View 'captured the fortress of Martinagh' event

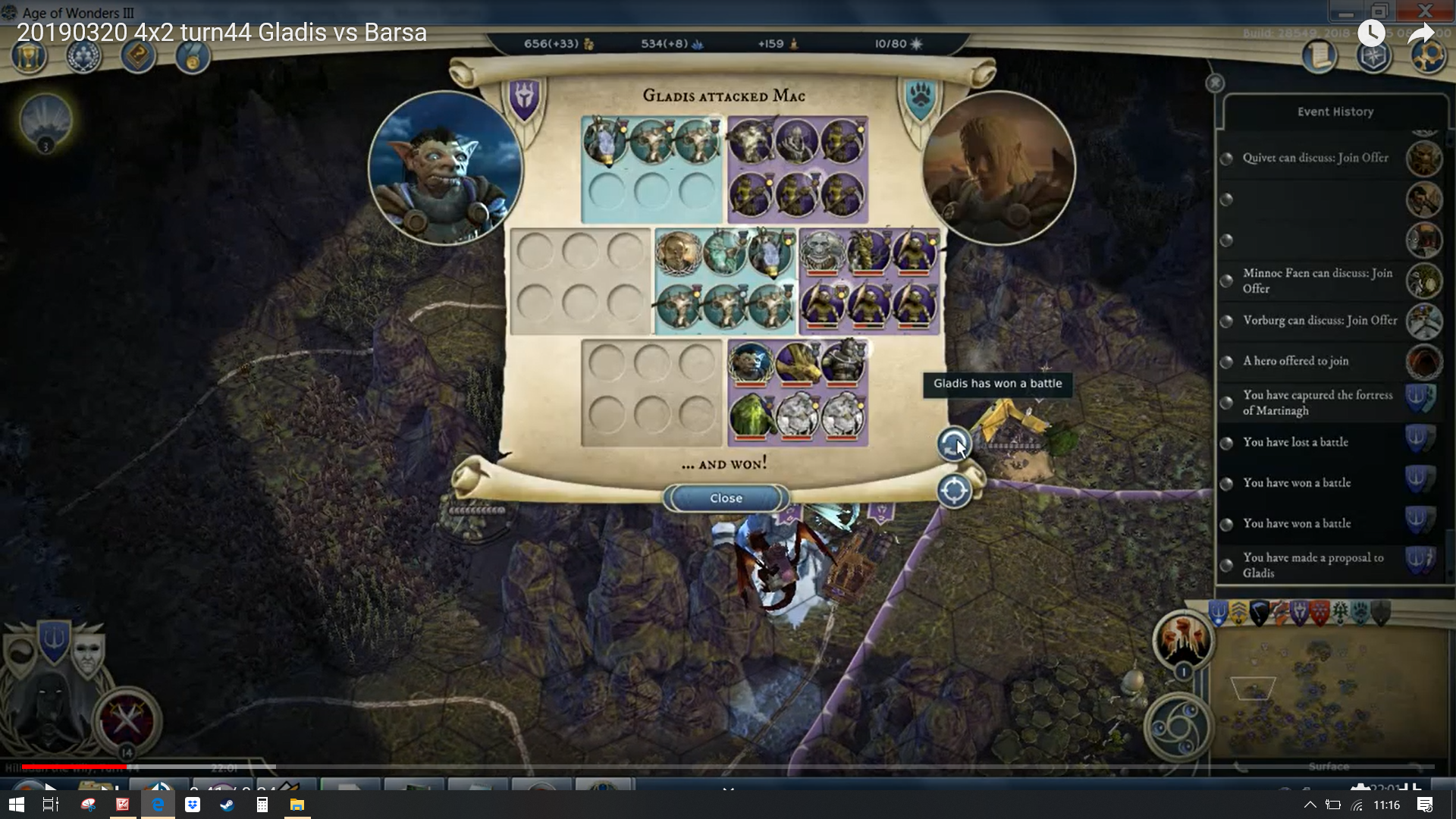click(x=1317, y=403)
